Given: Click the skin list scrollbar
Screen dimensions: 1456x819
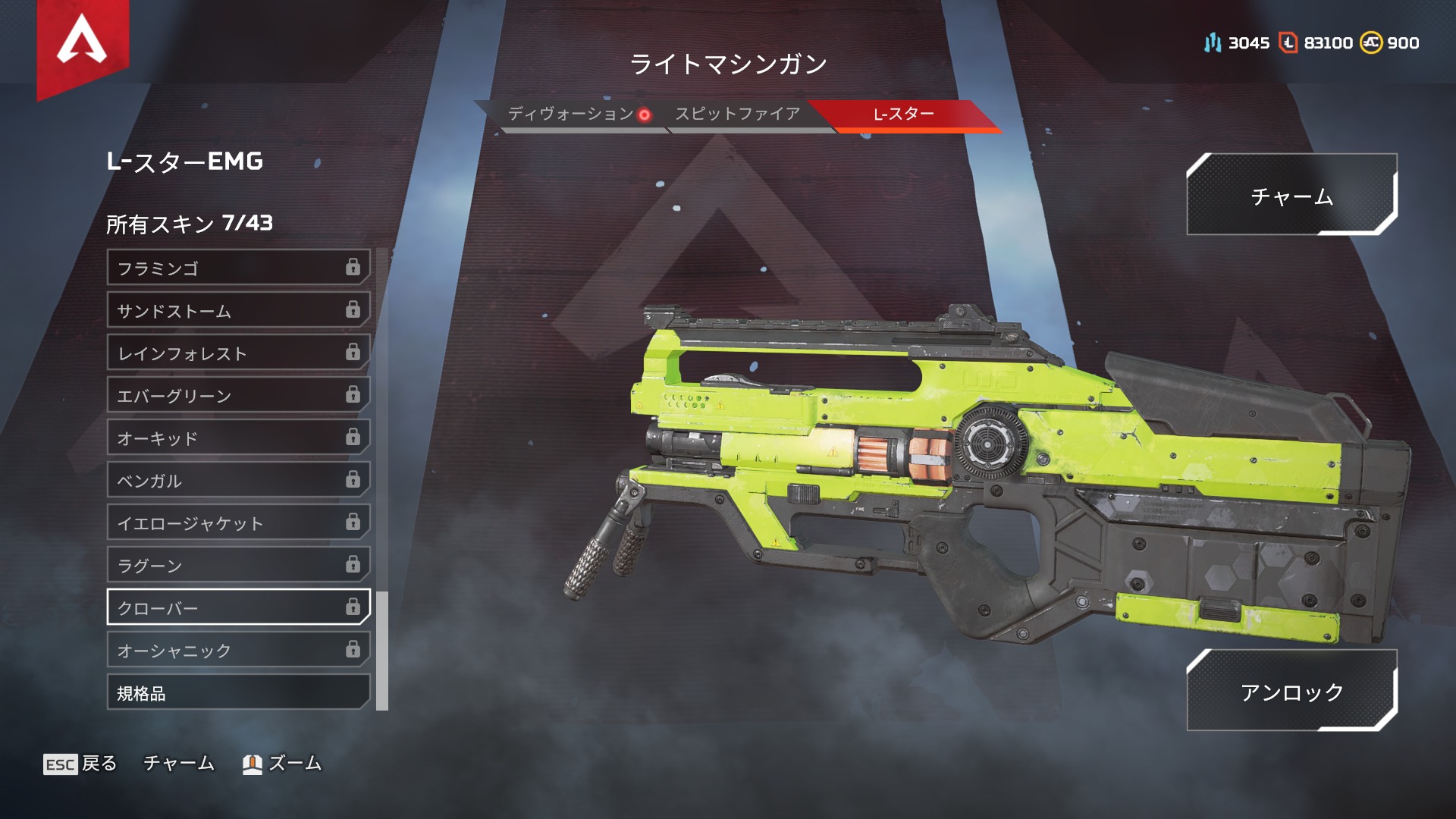Looking at the screenshot, I should 382,651.
